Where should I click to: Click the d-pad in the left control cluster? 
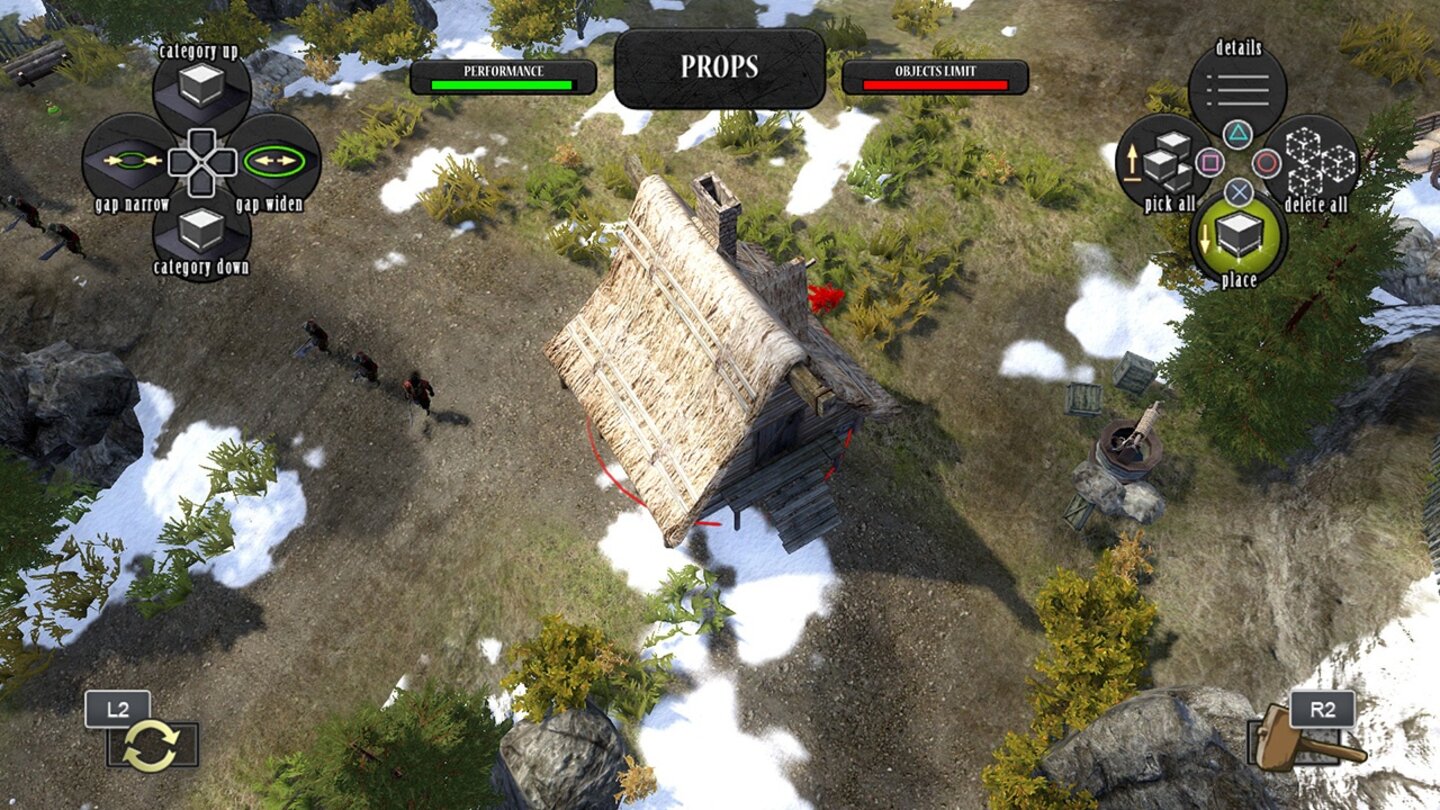(200, 160)
